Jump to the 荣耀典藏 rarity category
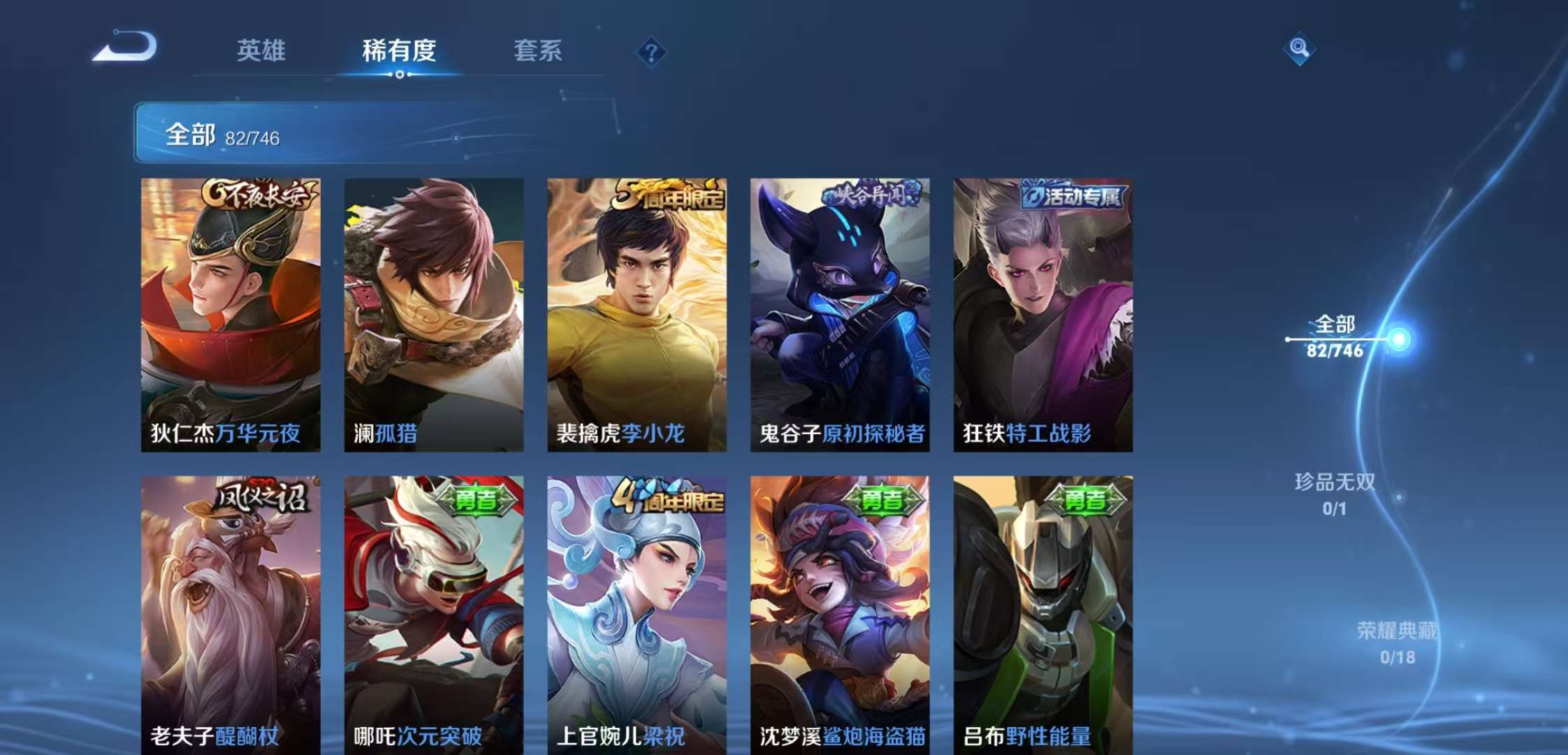Viewport: 1568px width, 755px height. [1397, 642]
